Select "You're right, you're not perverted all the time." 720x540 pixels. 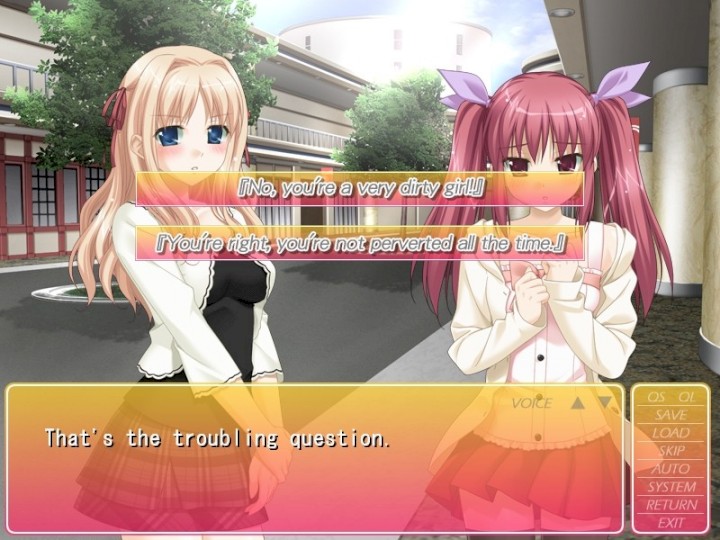pos(360,243)
